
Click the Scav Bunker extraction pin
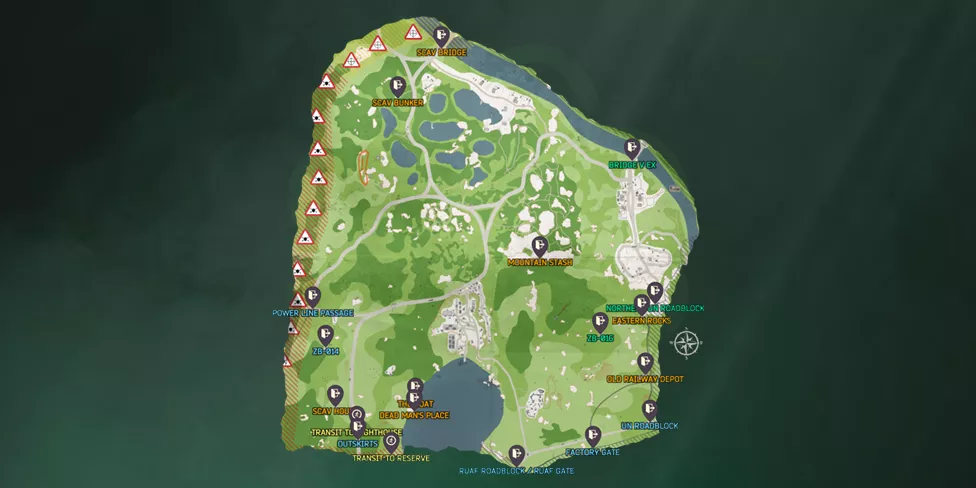click(398, 86)
